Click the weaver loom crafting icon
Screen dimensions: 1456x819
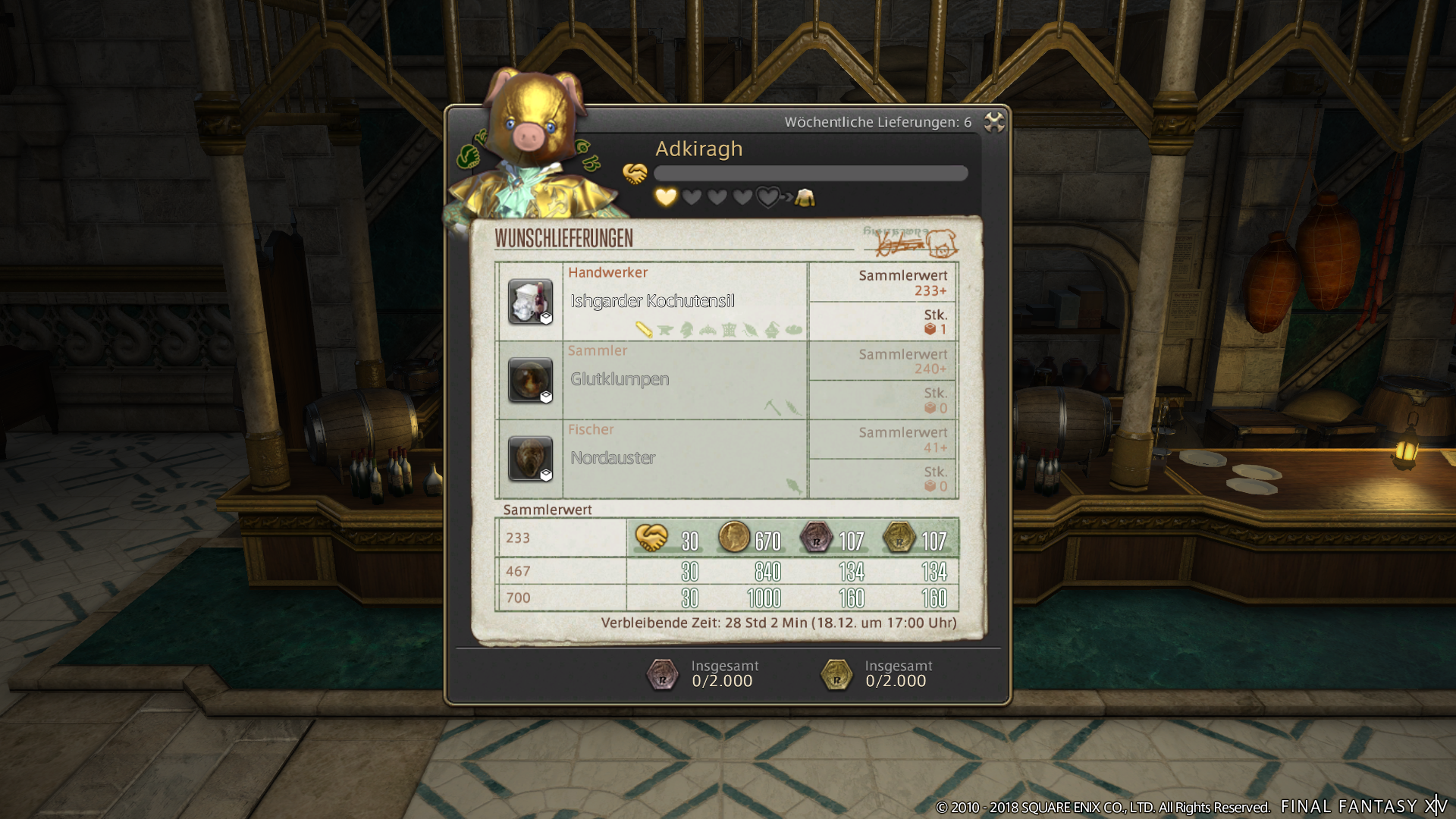coord(728,328)
